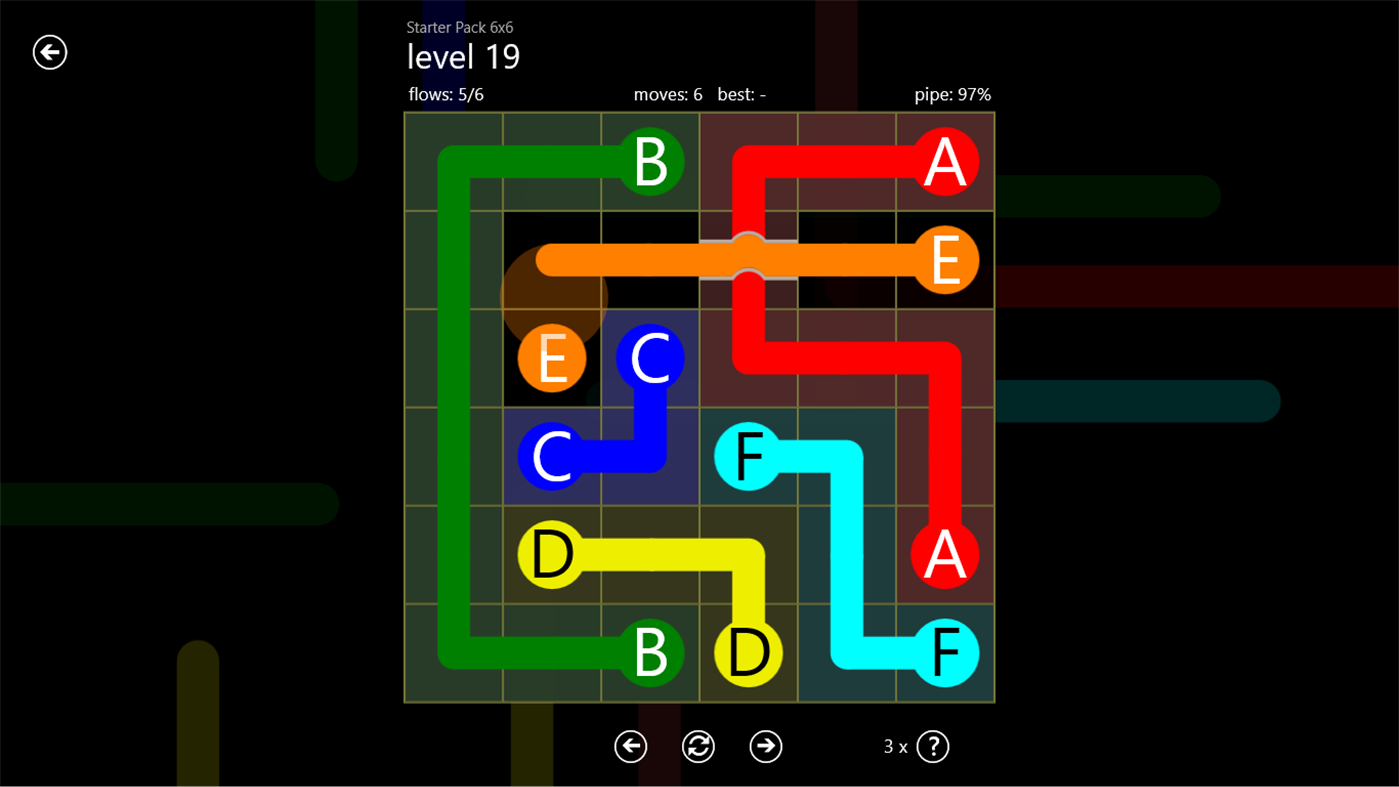
Task: Select the lower blue C endpoint
Action: [x=551, y=456]
